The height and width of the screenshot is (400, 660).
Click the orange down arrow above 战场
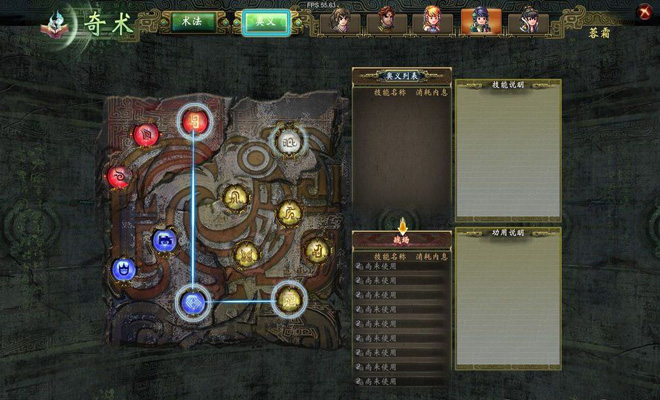click(x=403, y=225)
